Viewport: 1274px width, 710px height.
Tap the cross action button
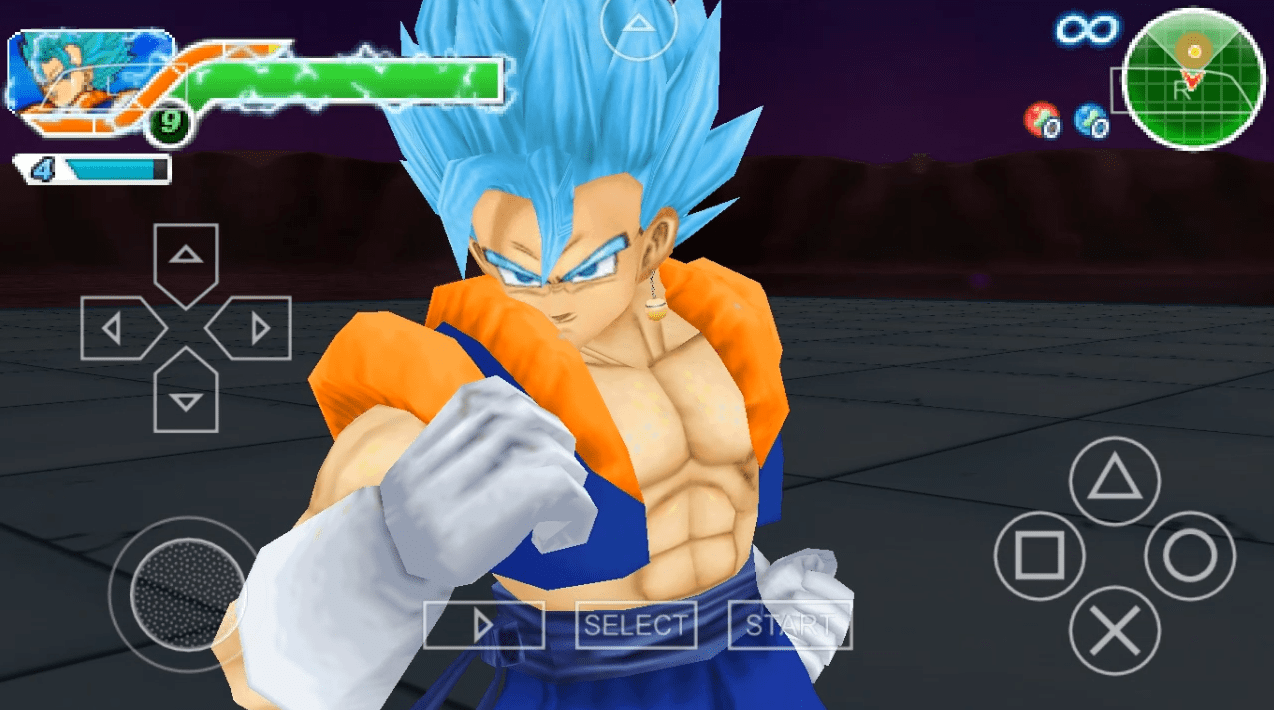coord(1115,630)
